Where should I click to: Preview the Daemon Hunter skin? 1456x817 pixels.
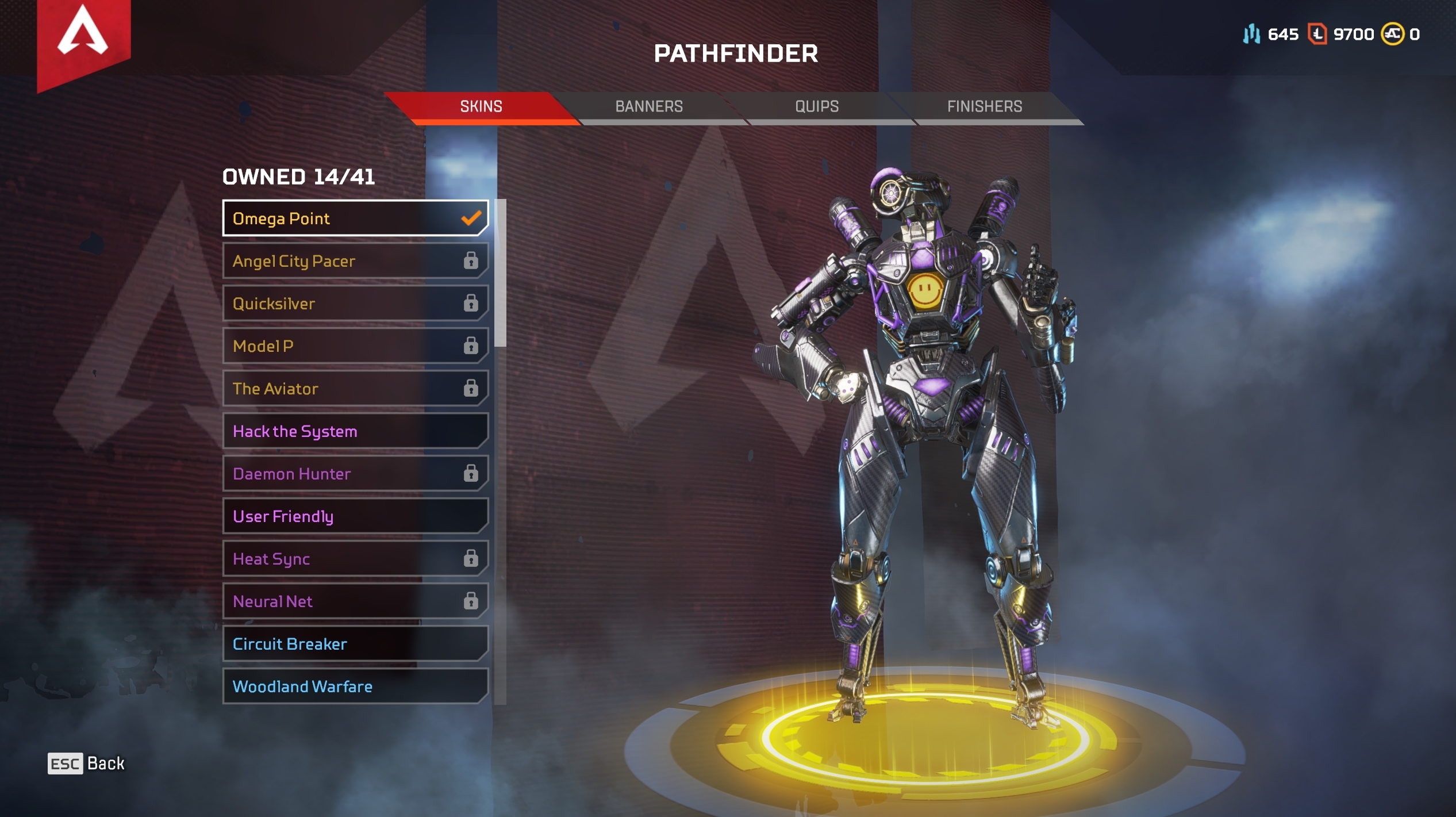[x=355, y=474]
